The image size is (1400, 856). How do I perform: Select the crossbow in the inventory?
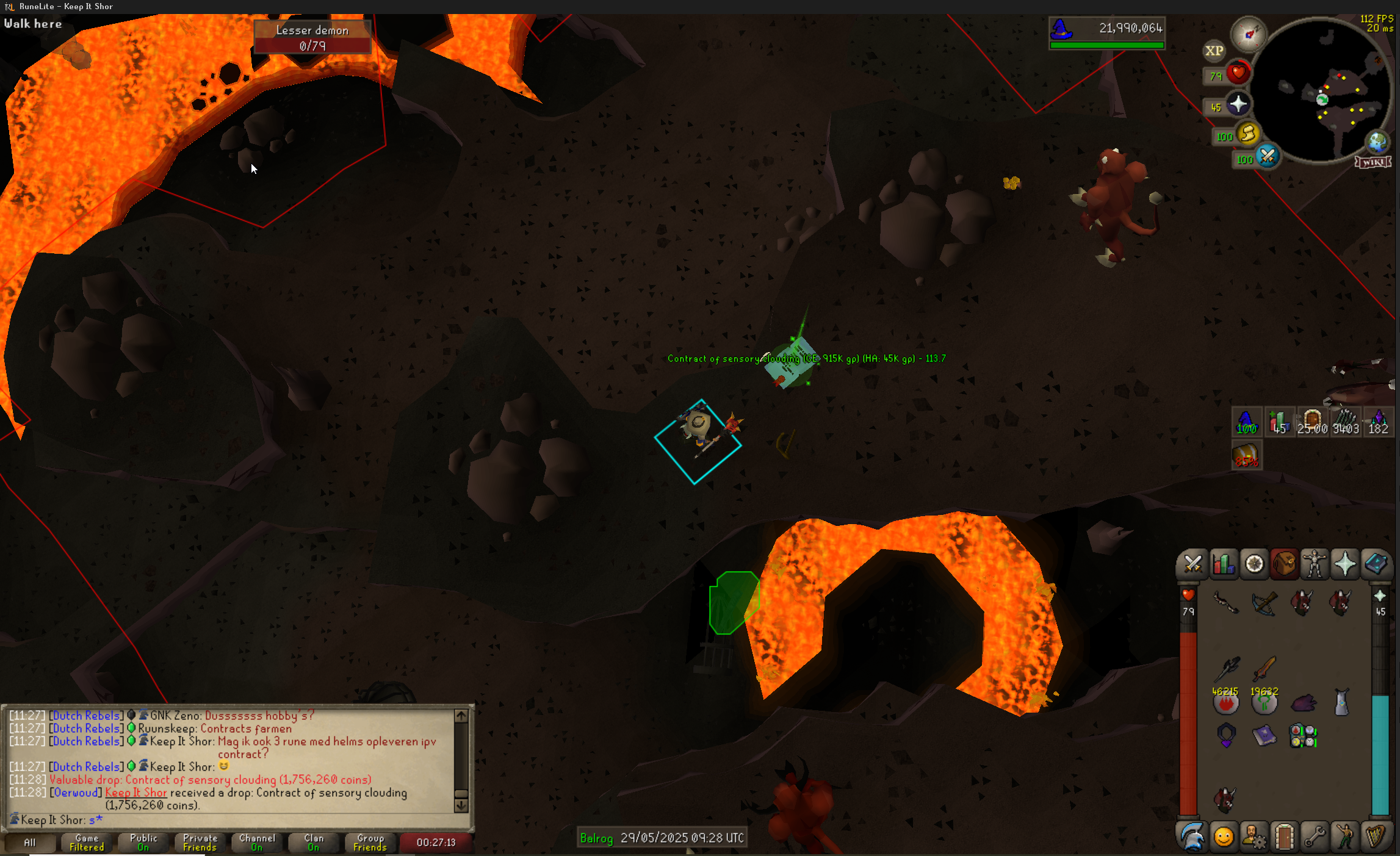coord(1264,604)
